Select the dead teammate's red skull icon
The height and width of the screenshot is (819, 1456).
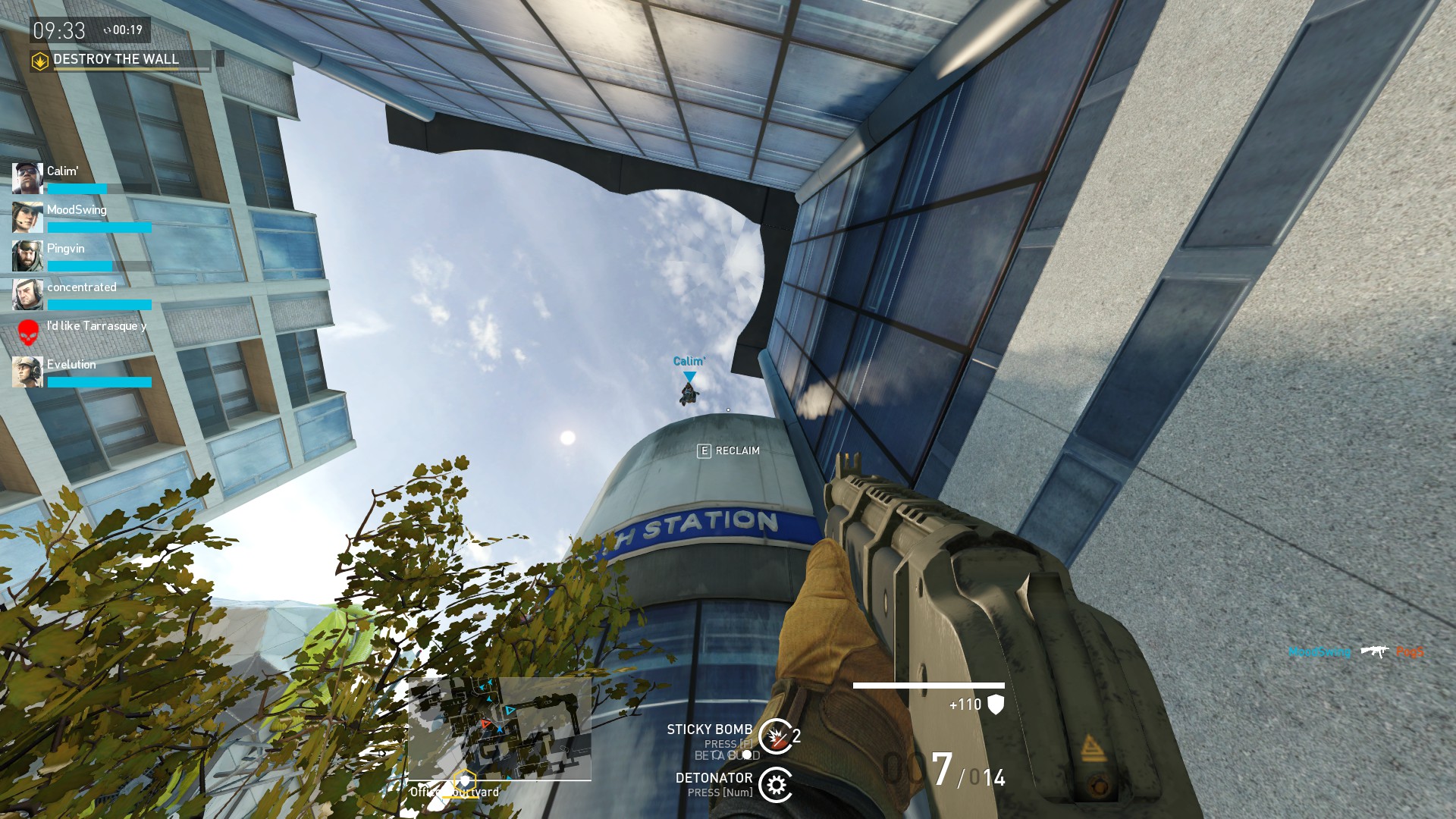tap(28, 331)
